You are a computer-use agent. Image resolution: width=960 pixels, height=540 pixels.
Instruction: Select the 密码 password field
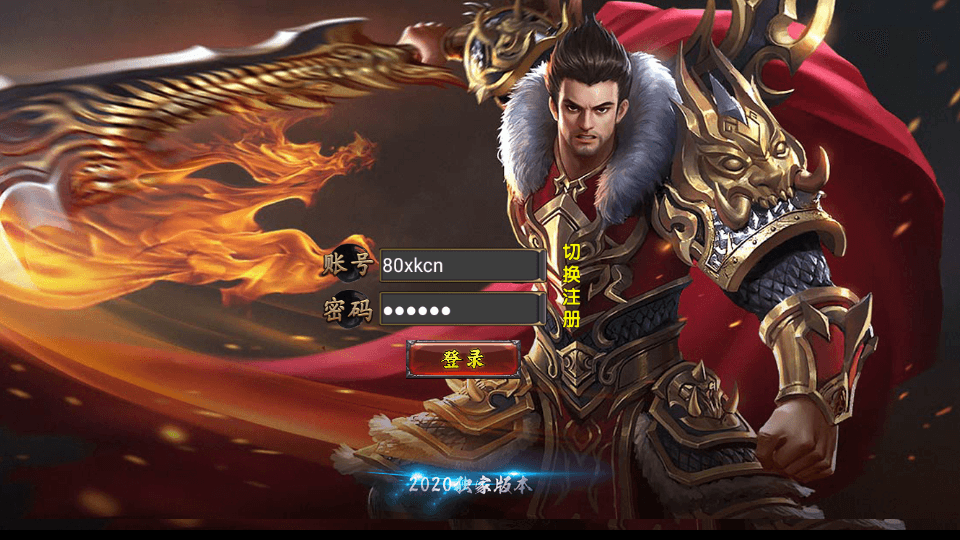click(x=460, y=309)
